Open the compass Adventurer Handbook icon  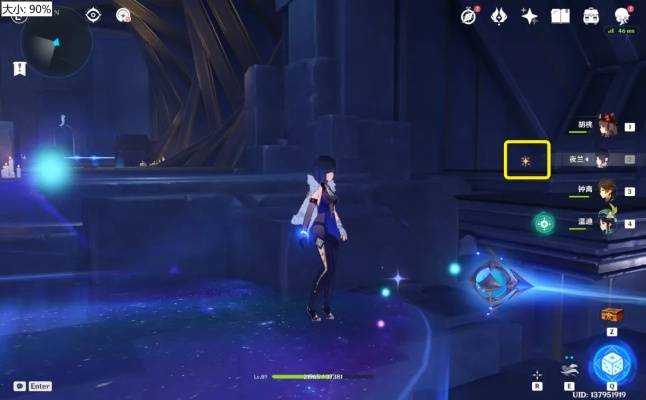point(469,15)
